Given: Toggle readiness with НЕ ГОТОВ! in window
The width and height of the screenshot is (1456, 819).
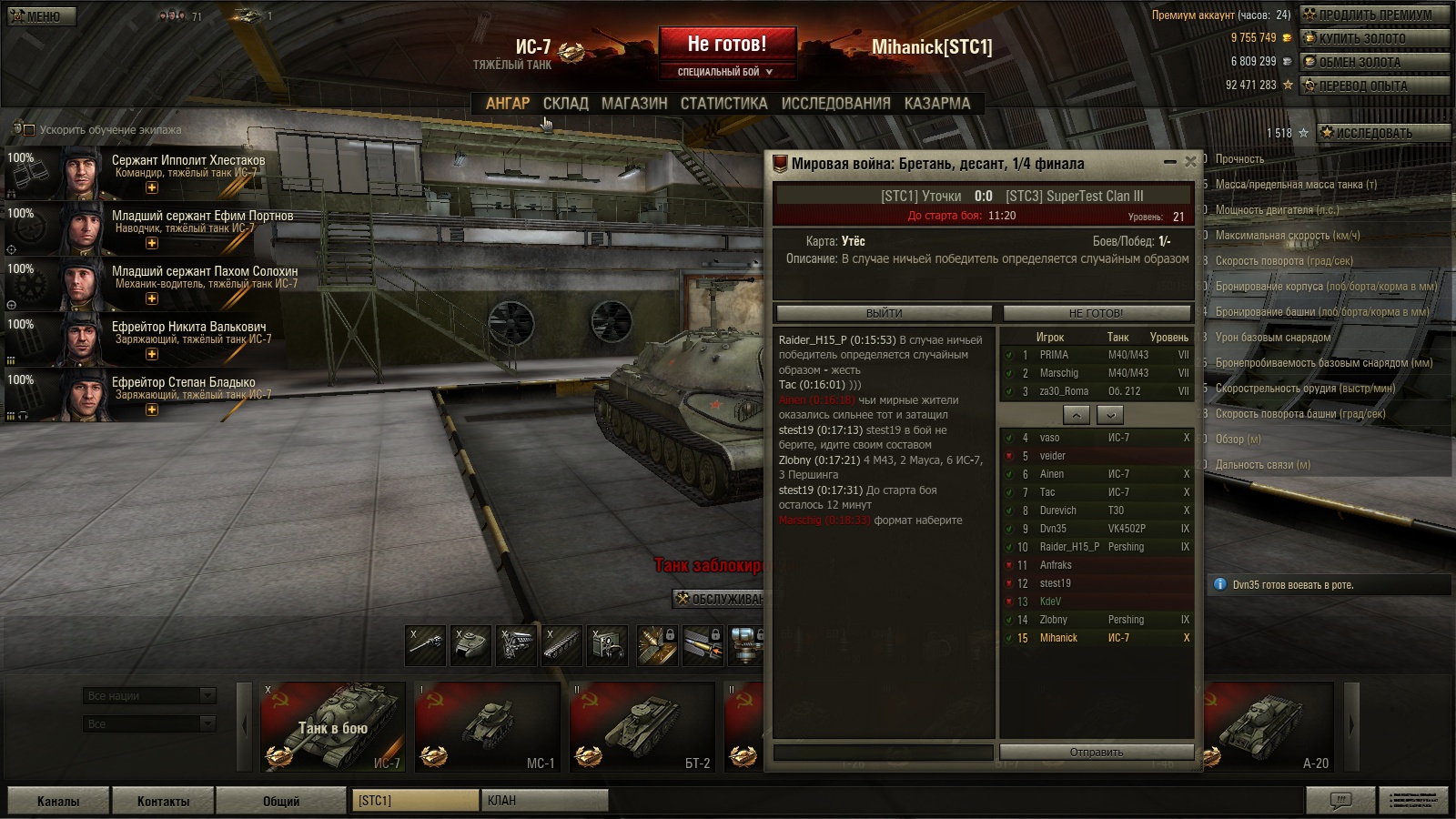Looking at the screenshot, I should 1096,313.
